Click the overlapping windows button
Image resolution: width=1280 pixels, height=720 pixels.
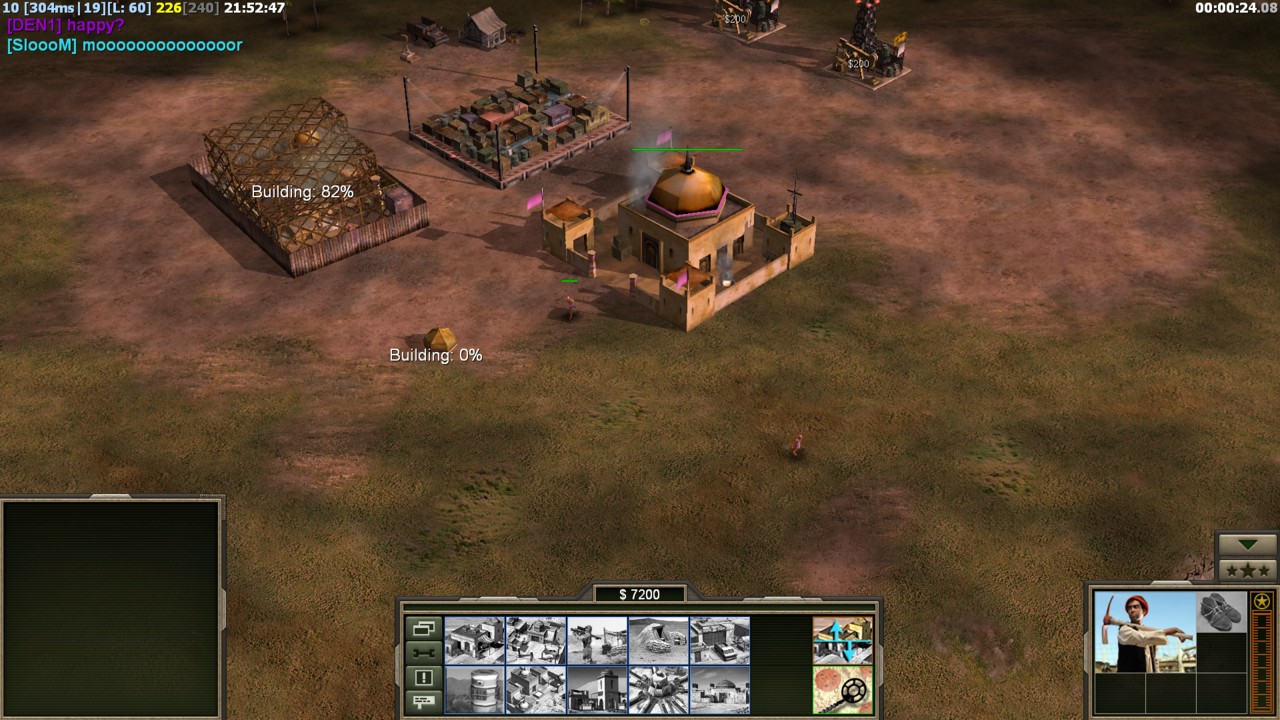coord(423,629)
